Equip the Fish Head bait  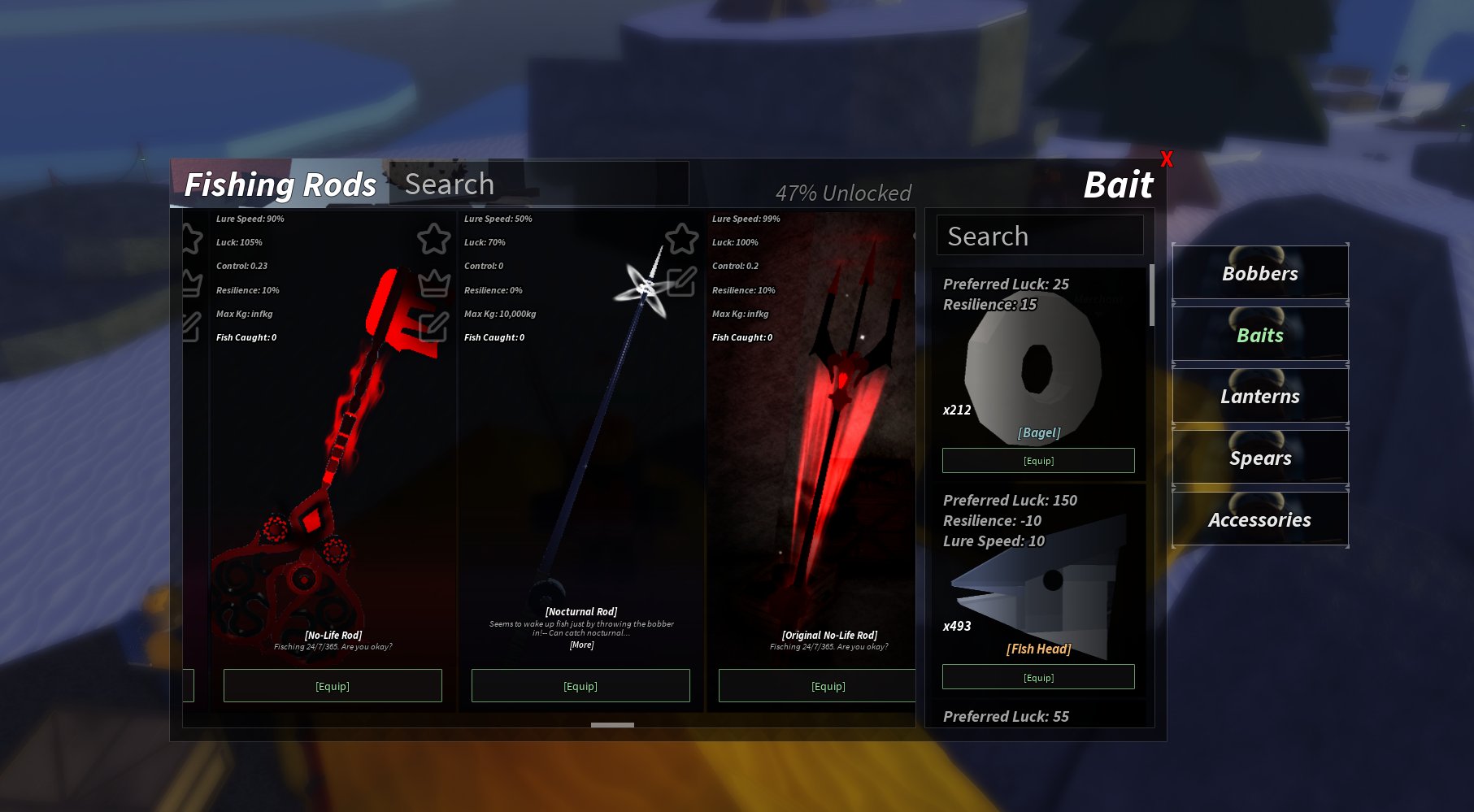coord(1038,677)
